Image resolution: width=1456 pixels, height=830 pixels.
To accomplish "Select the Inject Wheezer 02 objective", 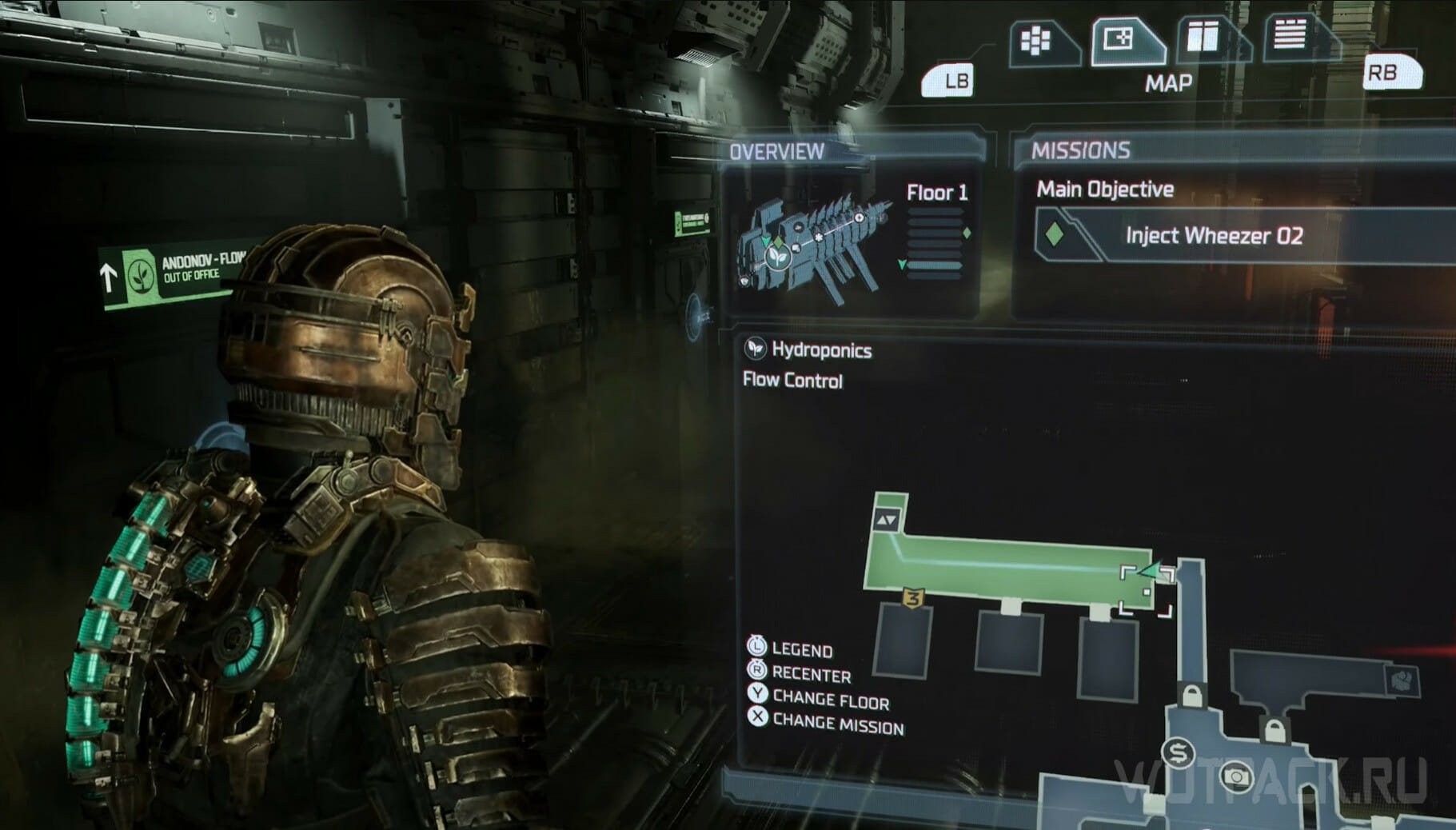I will [1212, 235].
